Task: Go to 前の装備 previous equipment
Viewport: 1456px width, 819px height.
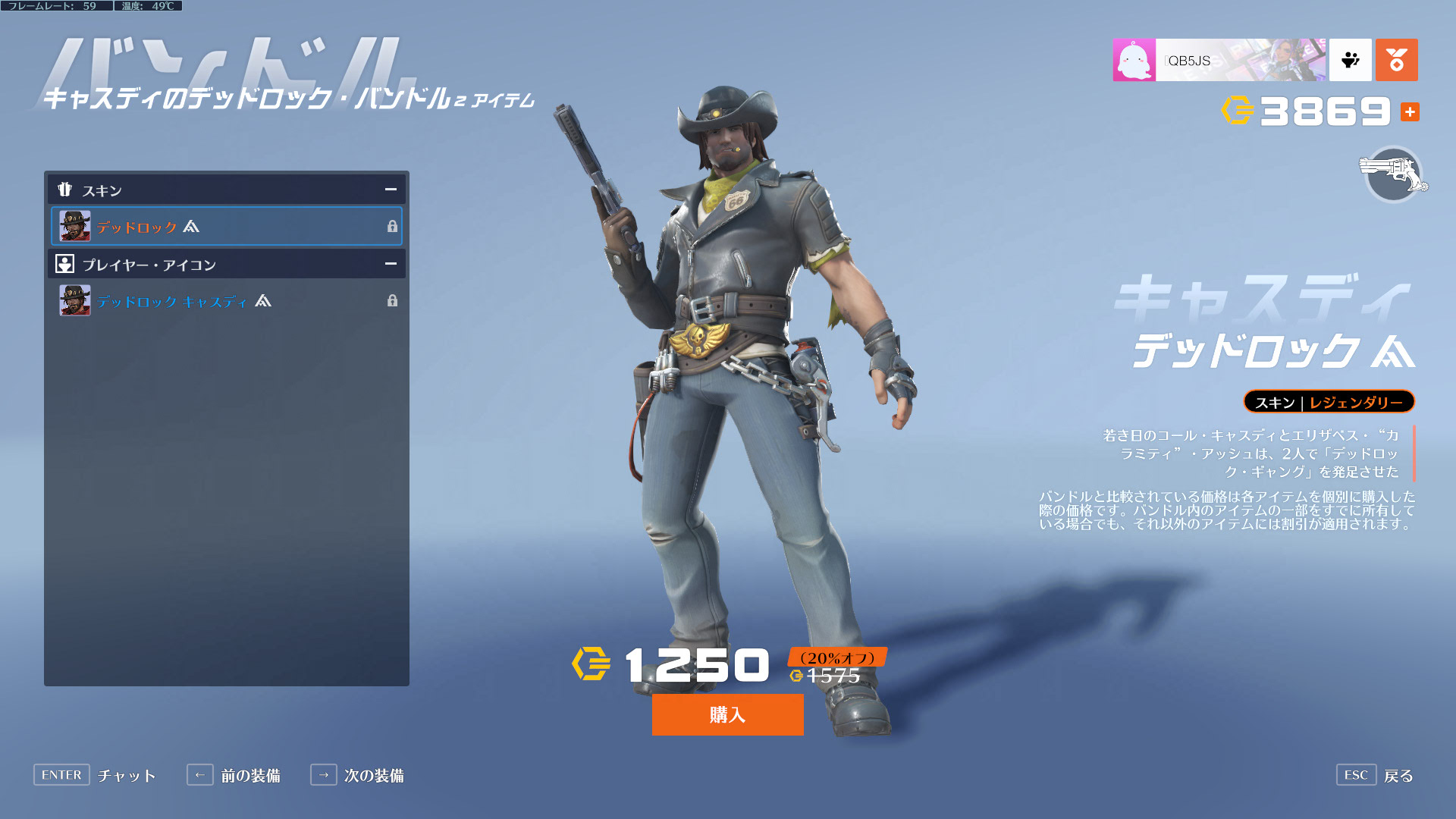Action: tap(234, 775)
